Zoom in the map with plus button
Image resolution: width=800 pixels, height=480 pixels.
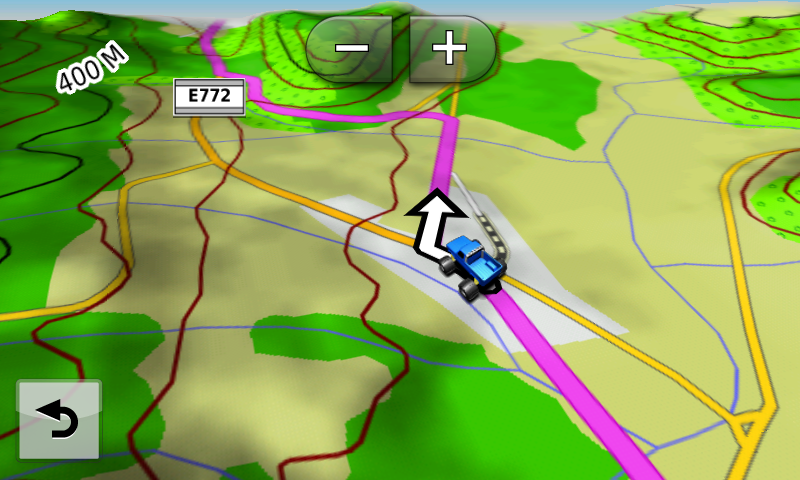pyautogui.click(x=450, y=47)
